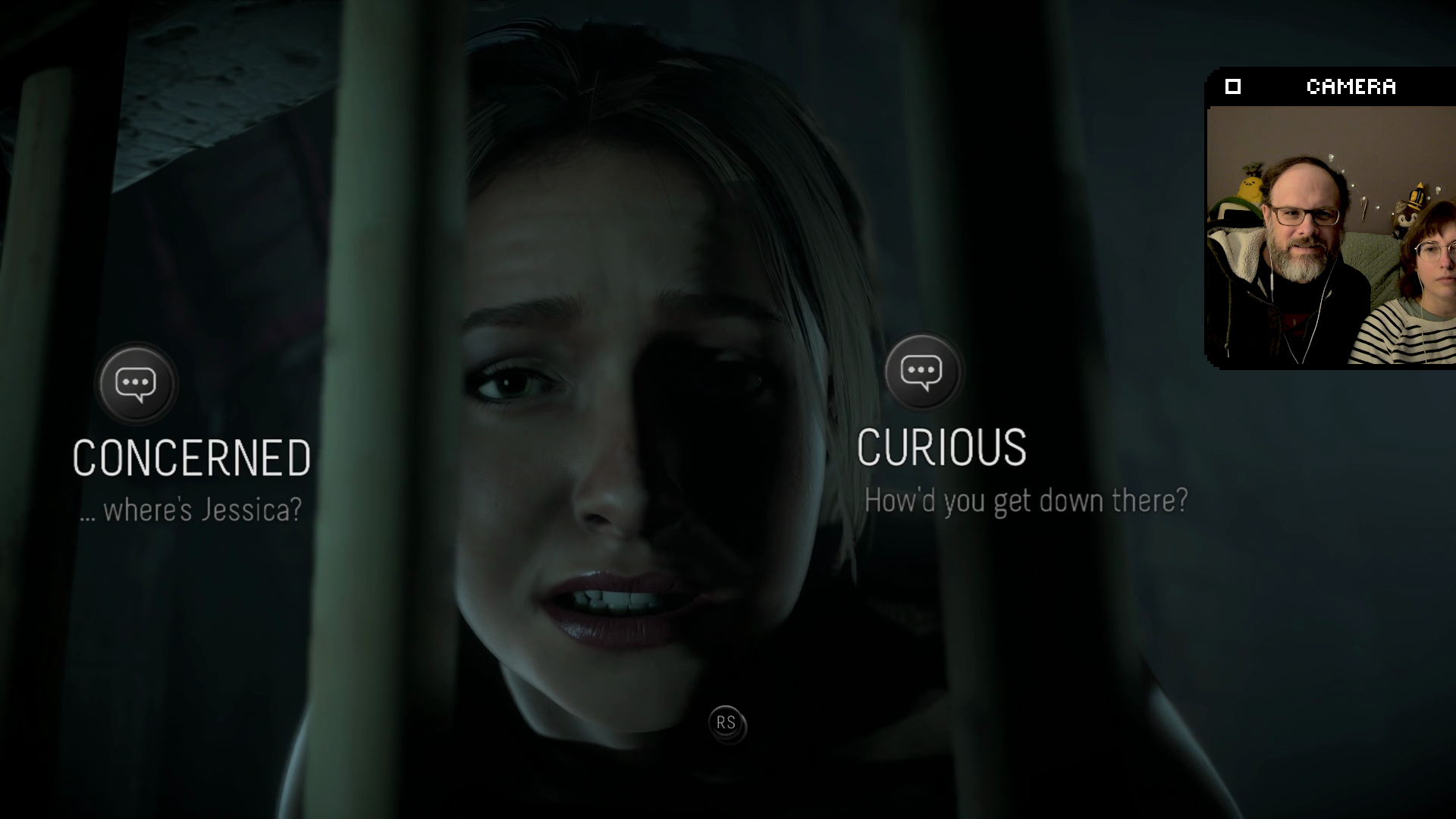
Task: Choose the CONCERNED dialogue response
Action: pyautogui.click(x=191, y=457)
